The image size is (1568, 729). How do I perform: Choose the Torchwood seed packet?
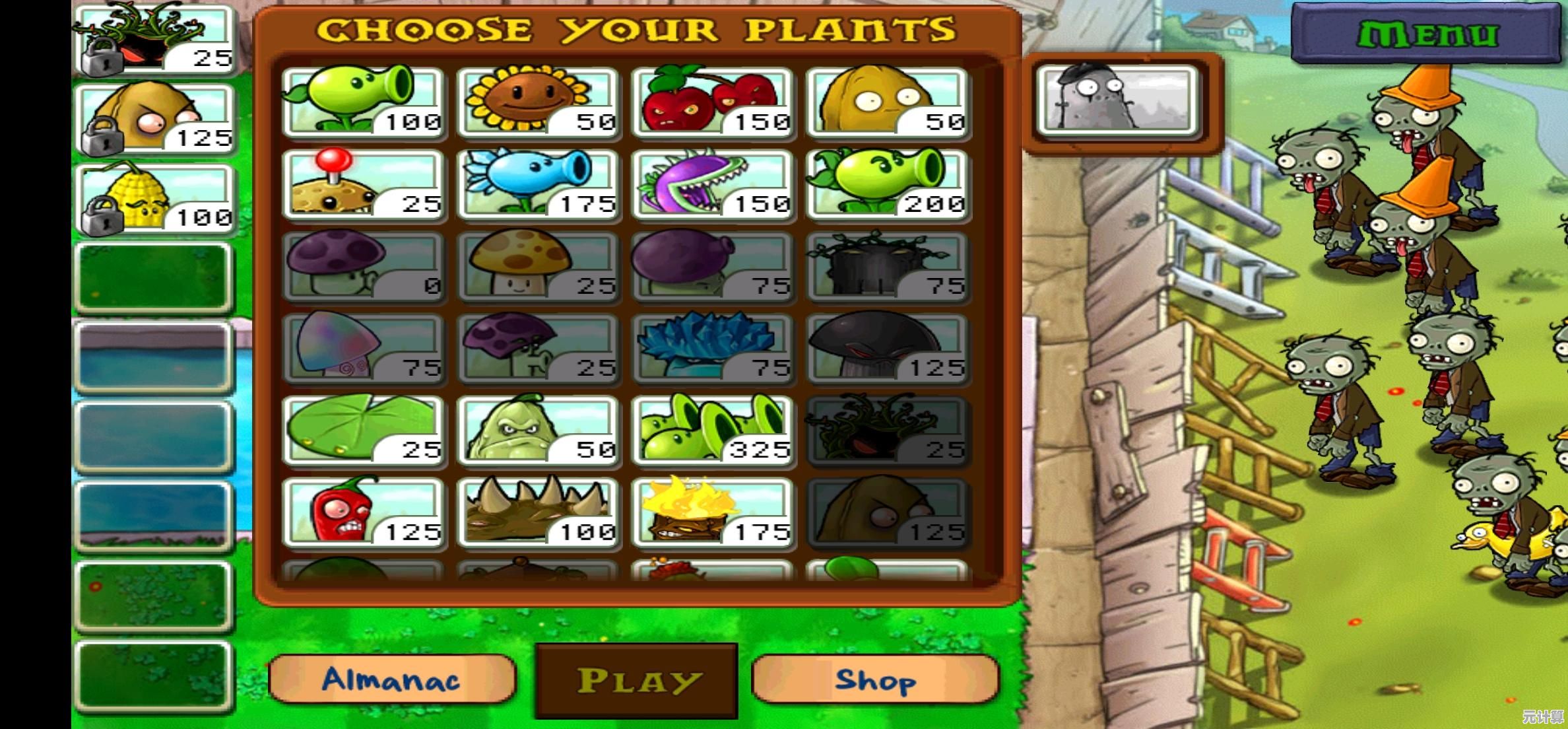click(x=713, y=513)
